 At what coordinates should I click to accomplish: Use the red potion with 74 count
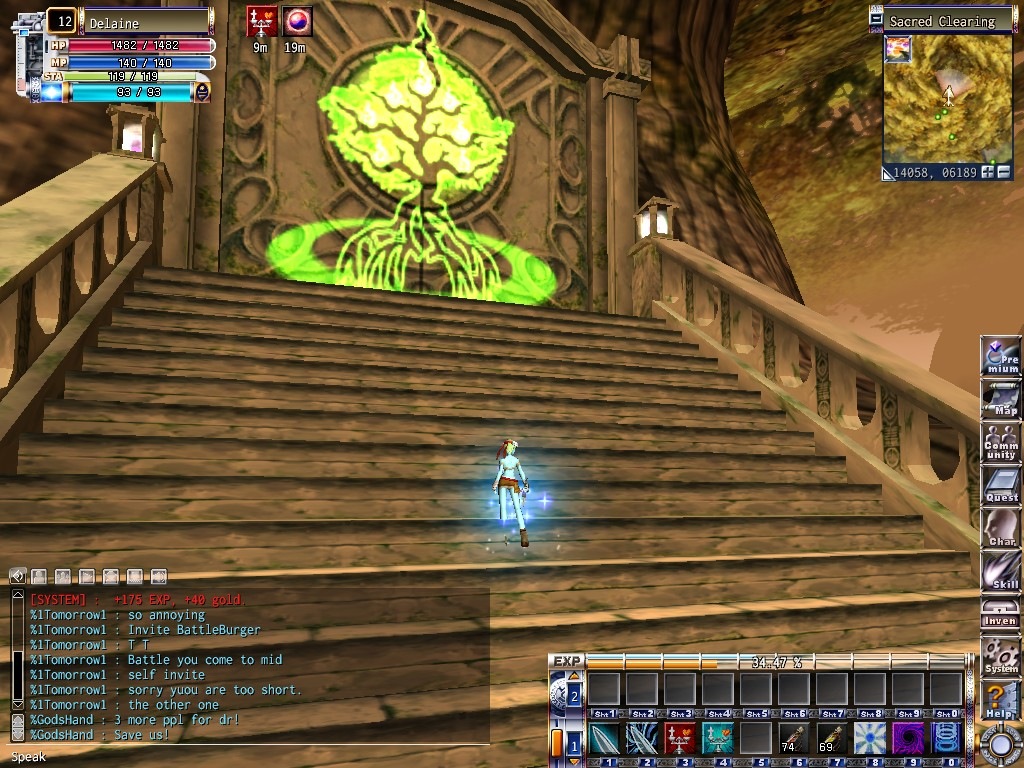click(x=793, y=739)
